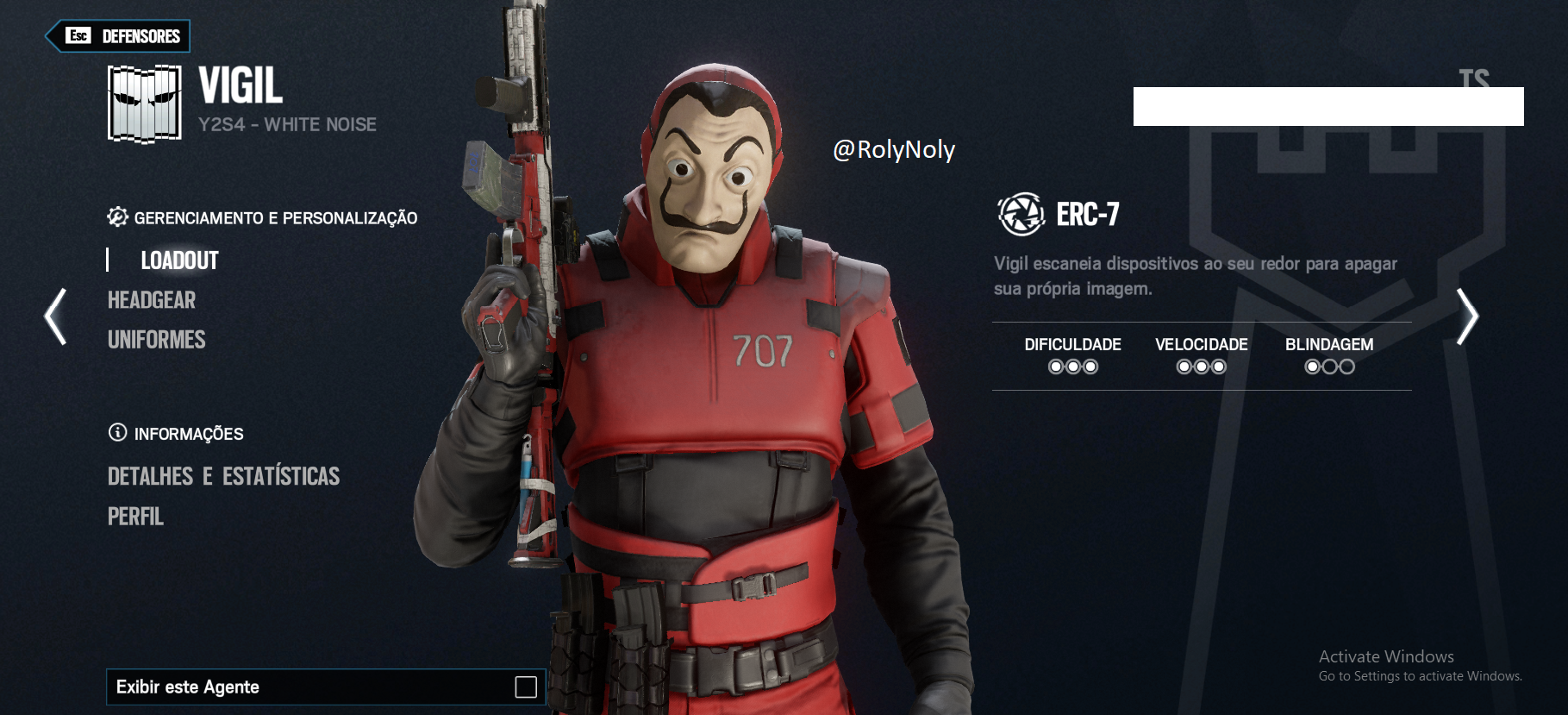The image size is (1568, 715).
Task: Open Detalhes e Estatísticas
Action: coord(223,476)
